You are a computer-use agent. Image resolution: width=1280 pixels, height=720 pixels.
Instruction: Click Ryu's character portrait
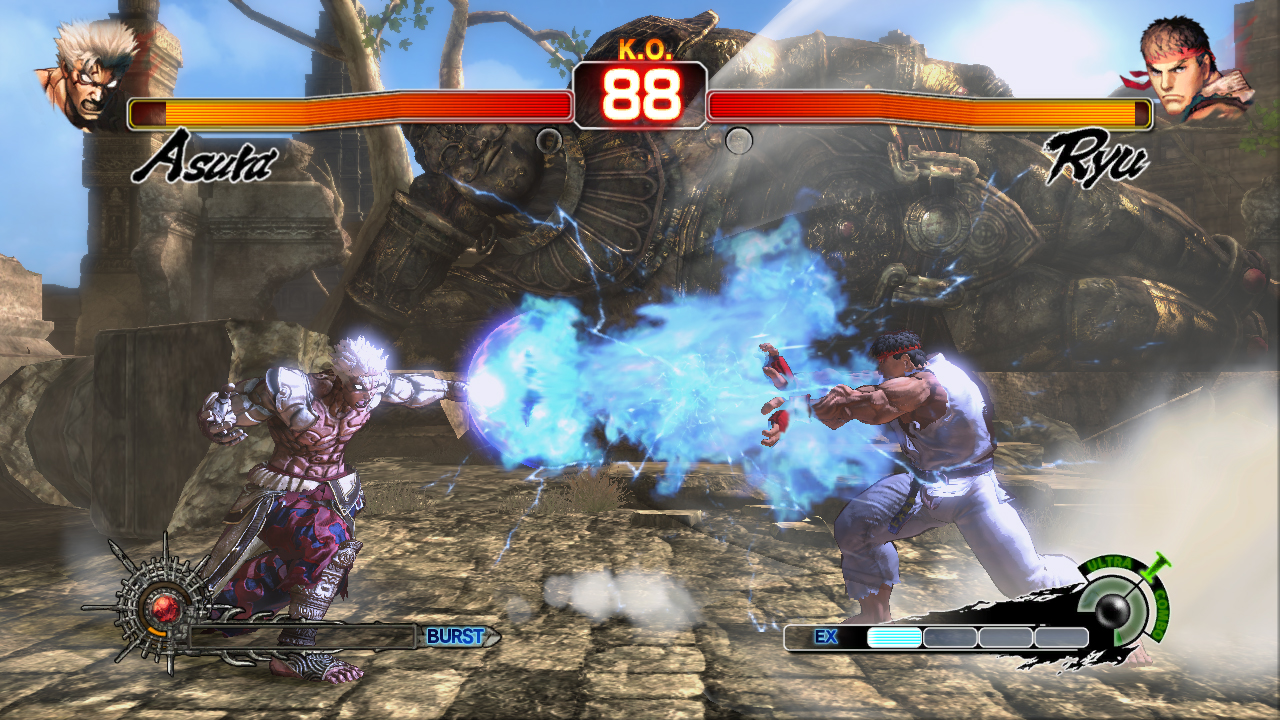pyautogui.click(x=1190, y=72)
